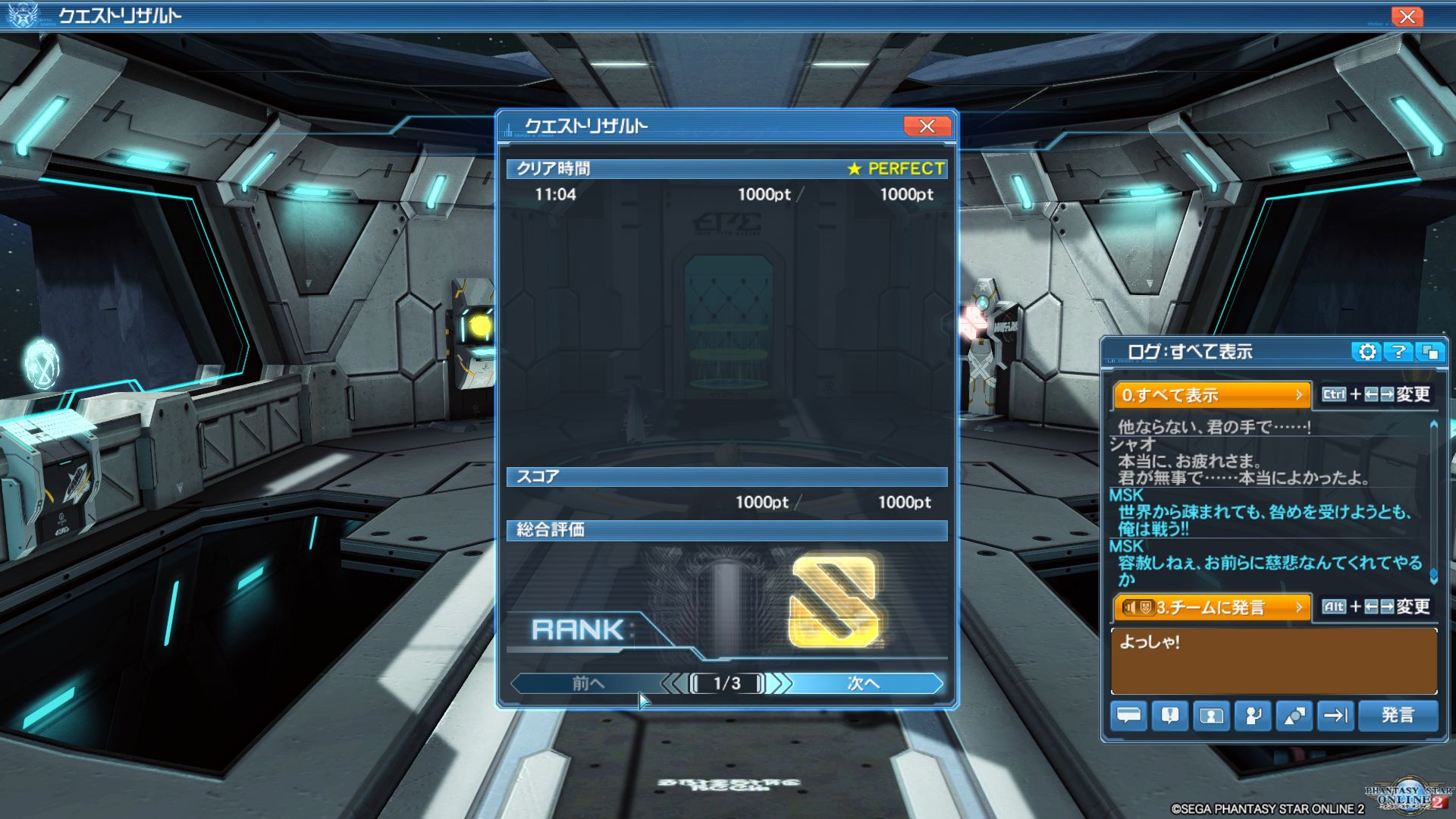Close the quest result dialog
The width and height of the screenshot is (1456, 819).
coord(927,127)
